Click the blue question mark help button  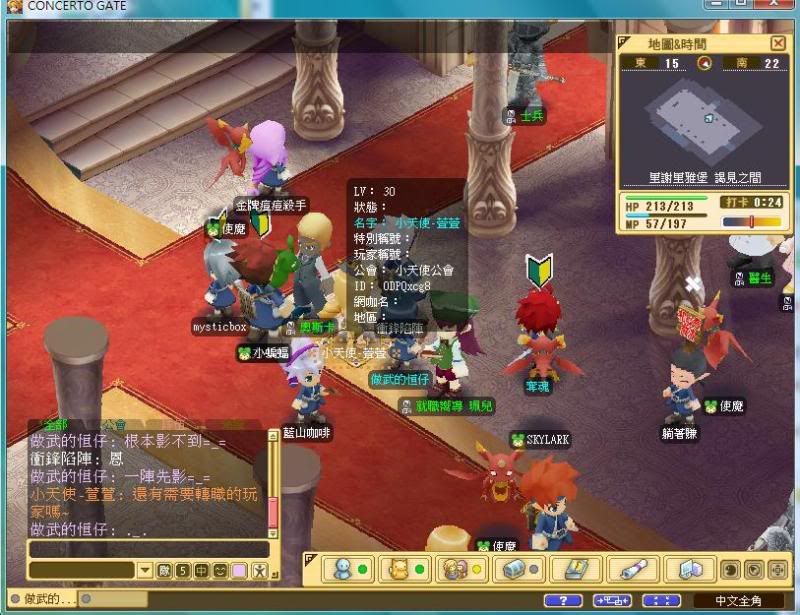pyautogui.click(x=563, y=600)
